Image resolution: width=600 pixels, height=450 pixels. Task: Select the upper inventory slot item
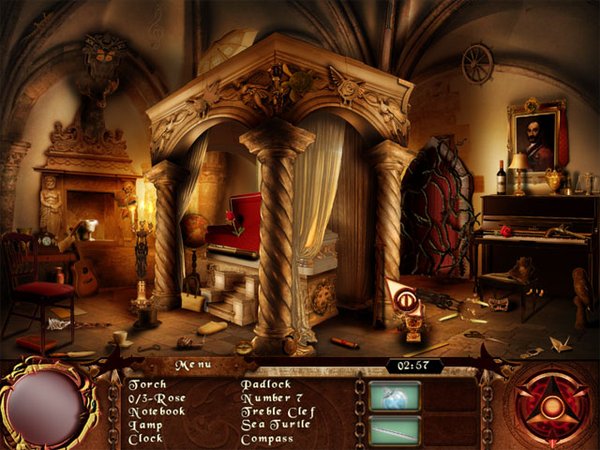coord(394,395)
